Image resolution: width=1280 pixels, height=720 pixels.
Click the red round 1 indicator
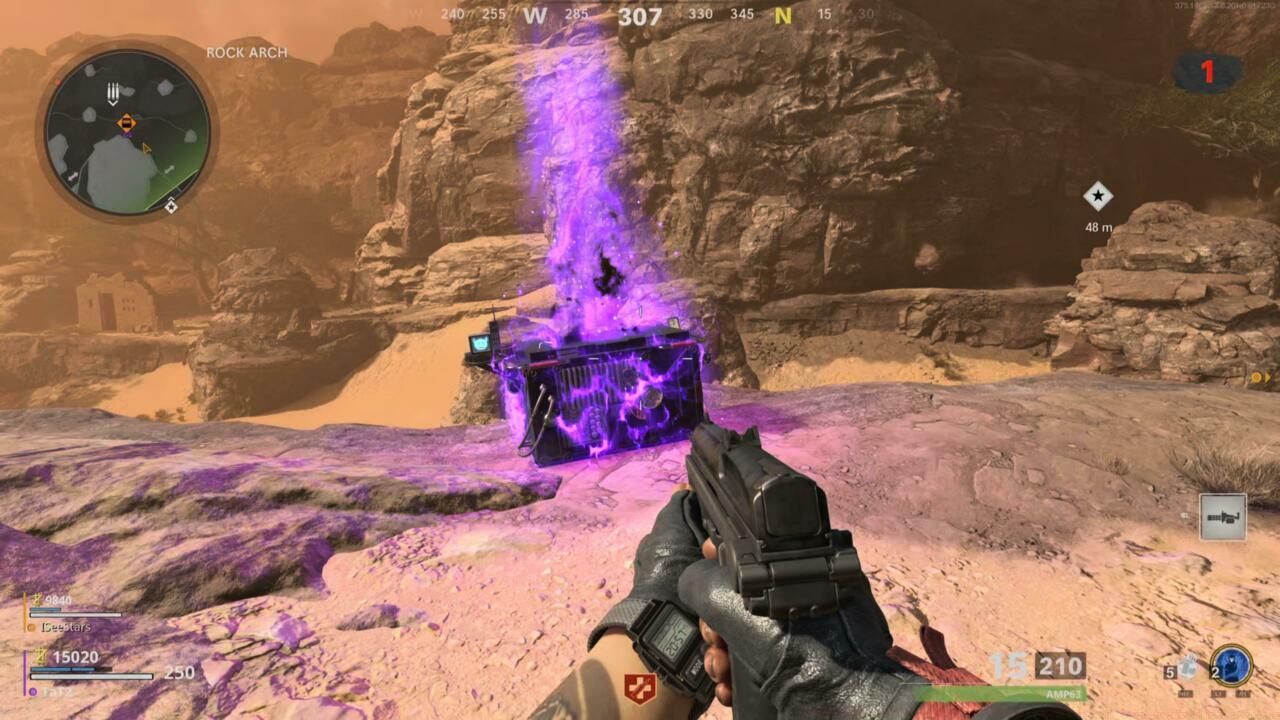[x=1208, y=72]
